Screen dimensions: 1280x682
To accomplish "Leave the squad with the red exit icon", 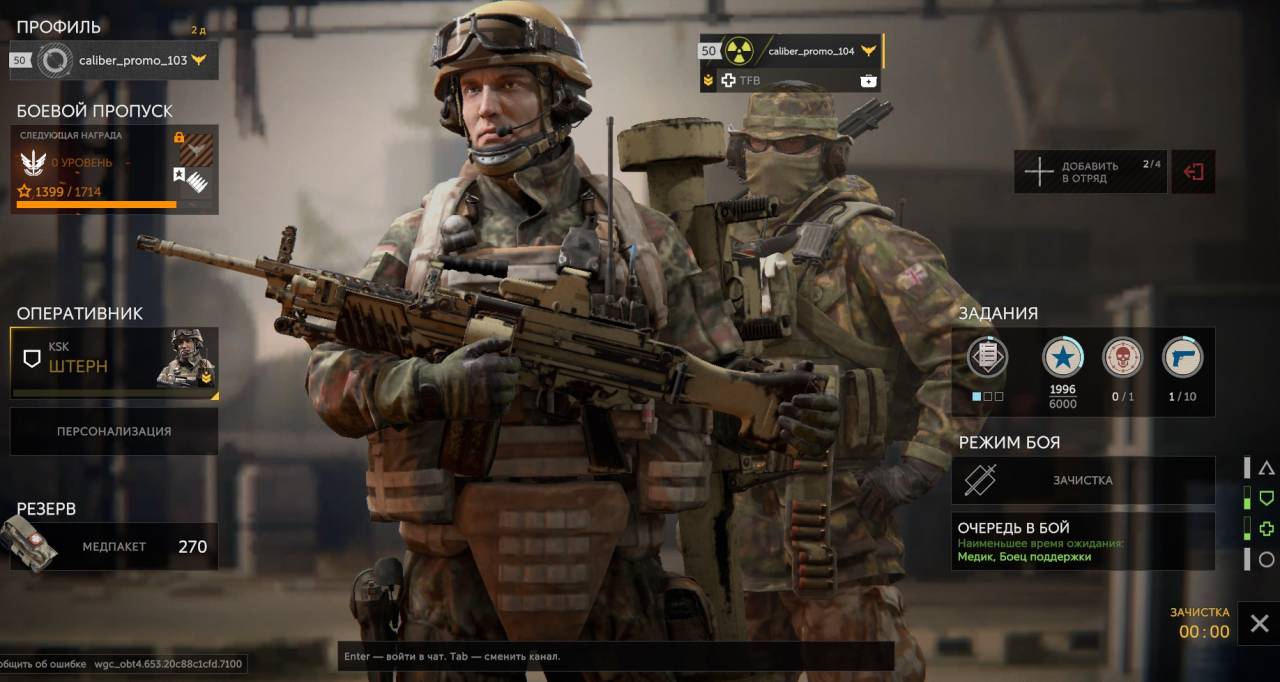I will (1193, 172).
